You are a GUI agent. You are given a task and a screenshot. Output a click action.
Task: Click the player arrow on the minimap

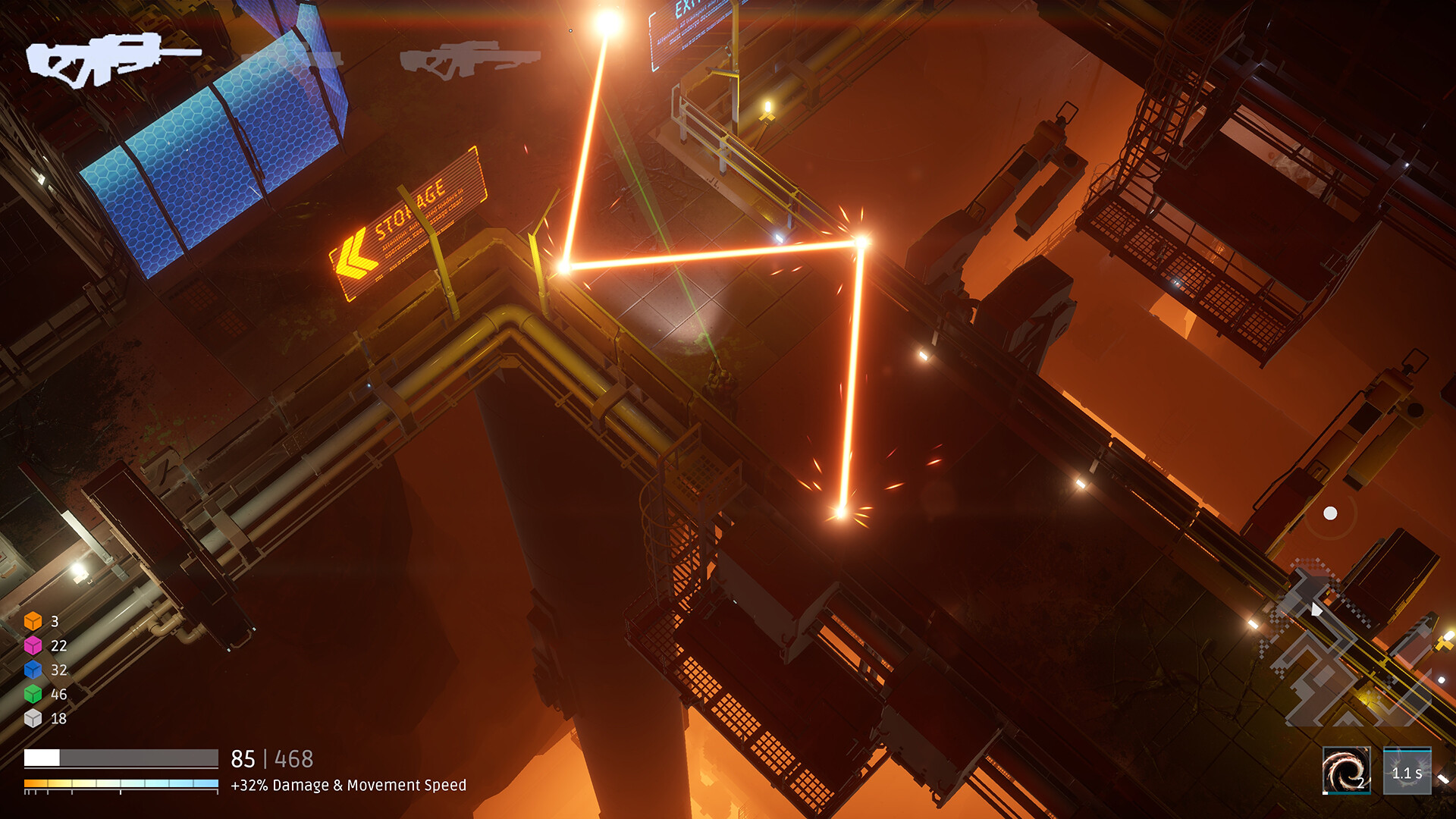pos(1316,610)
